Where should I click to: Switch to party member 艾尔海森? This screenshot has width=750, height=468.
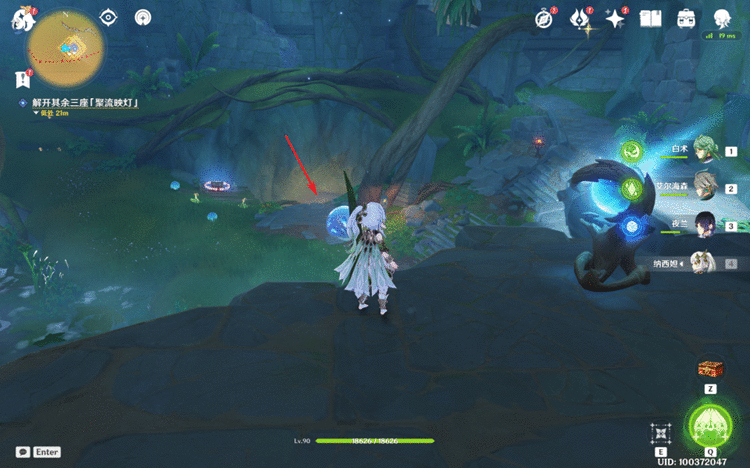coord(706,187)
